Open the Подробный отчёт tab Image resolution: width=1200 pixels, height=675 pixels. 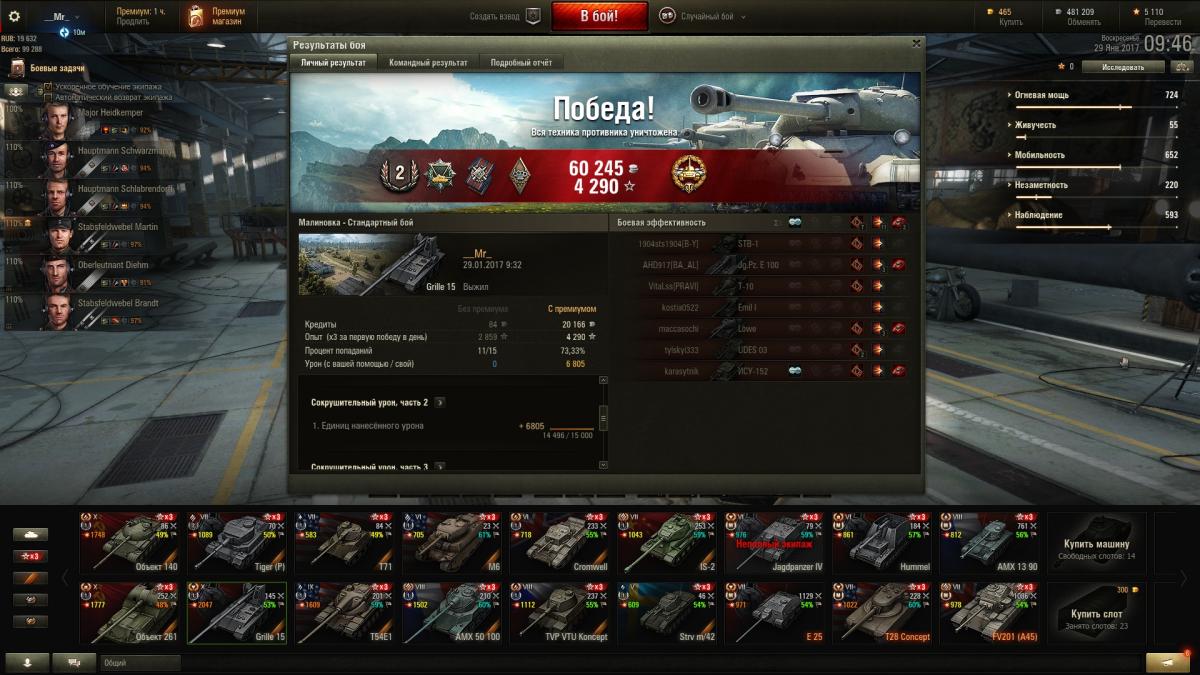(520, 63)
